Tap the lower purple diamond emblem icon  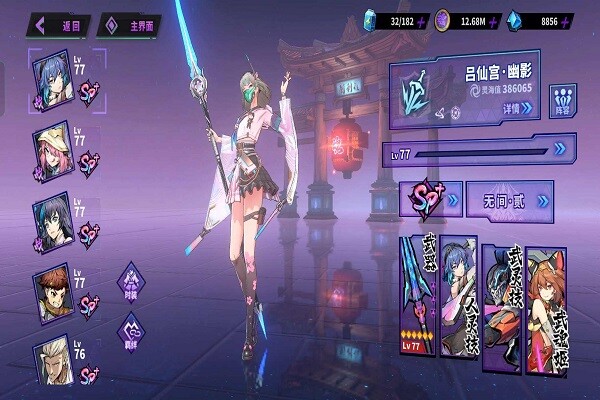[131, 329]
